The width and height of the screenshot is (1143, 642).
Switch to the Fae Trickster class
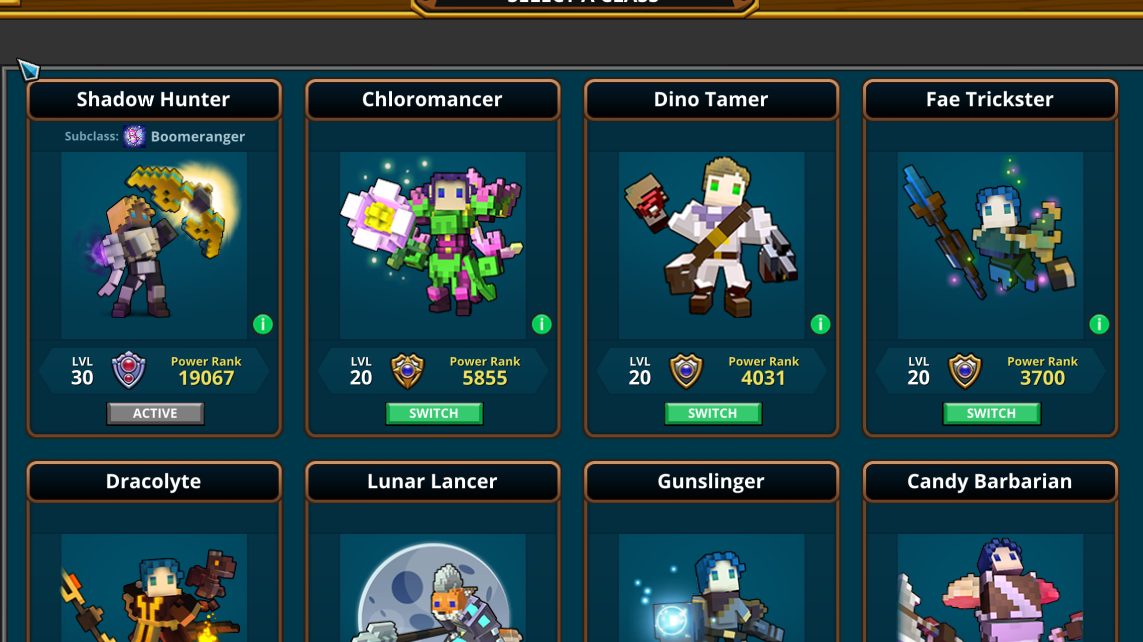[991, 413]
